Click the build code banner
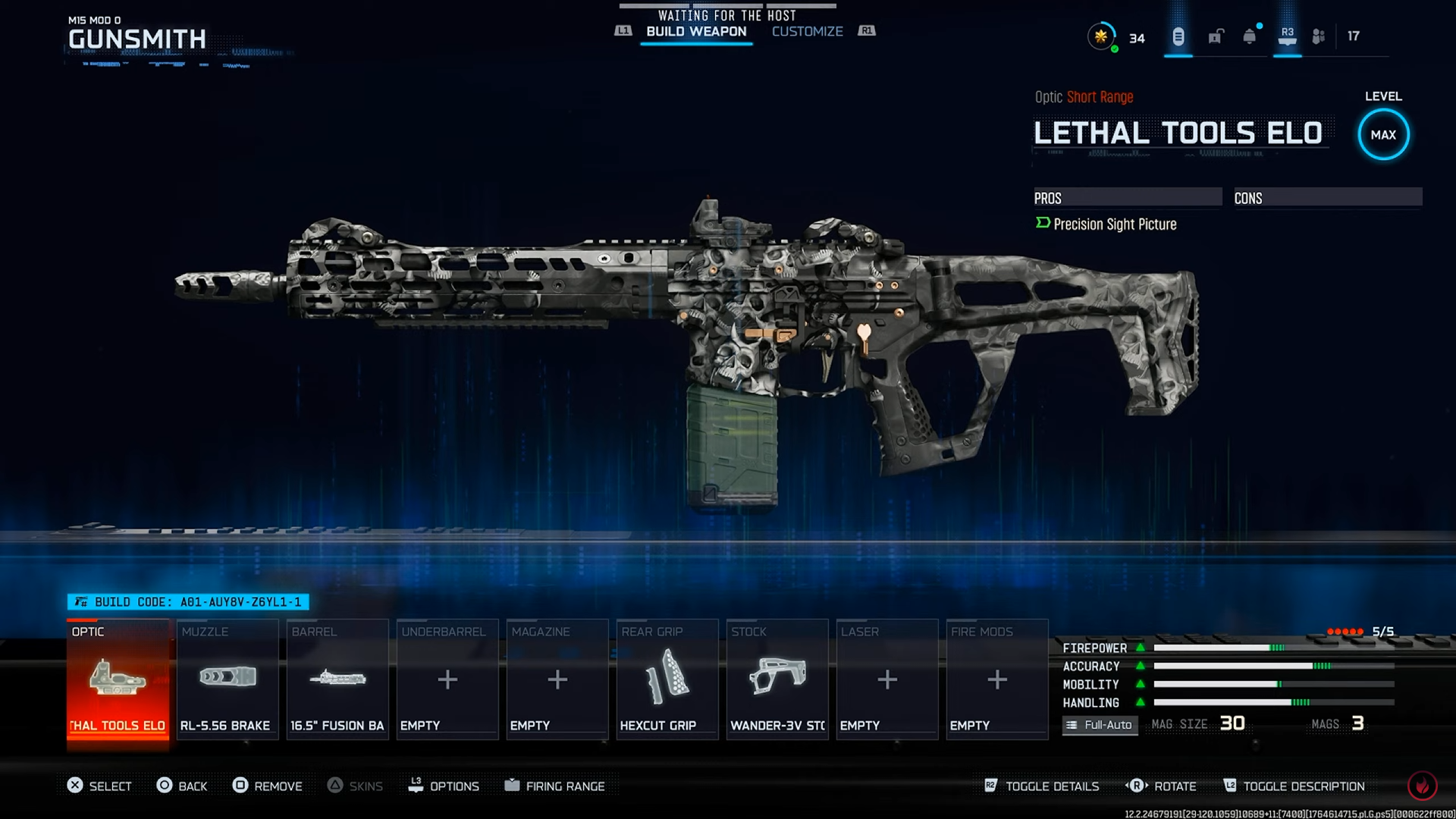This screenshot has width=1456, height=819. [x=188, y=602]
